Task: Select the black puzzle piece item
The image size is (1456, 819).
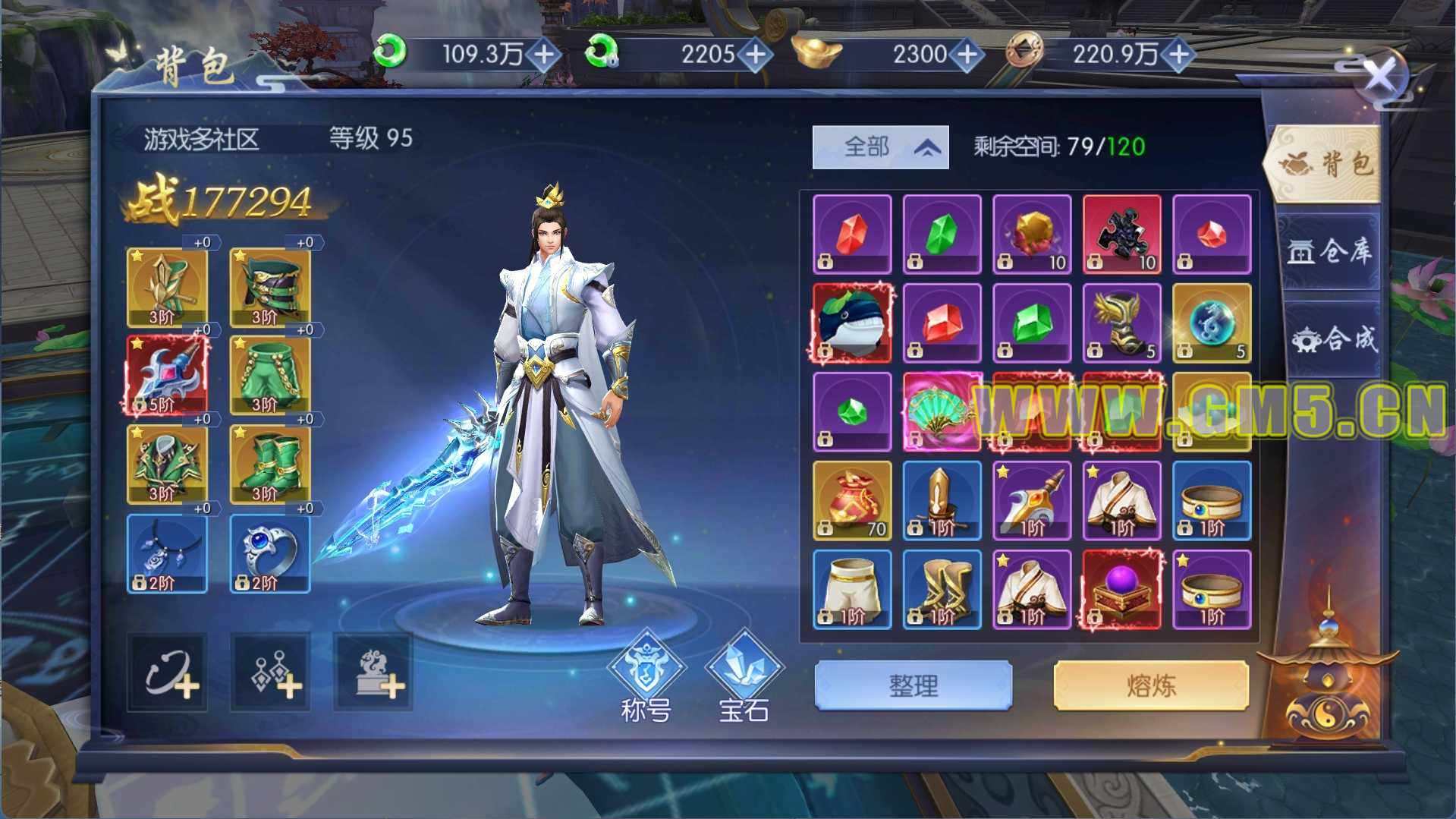Action: point(1121,234)
